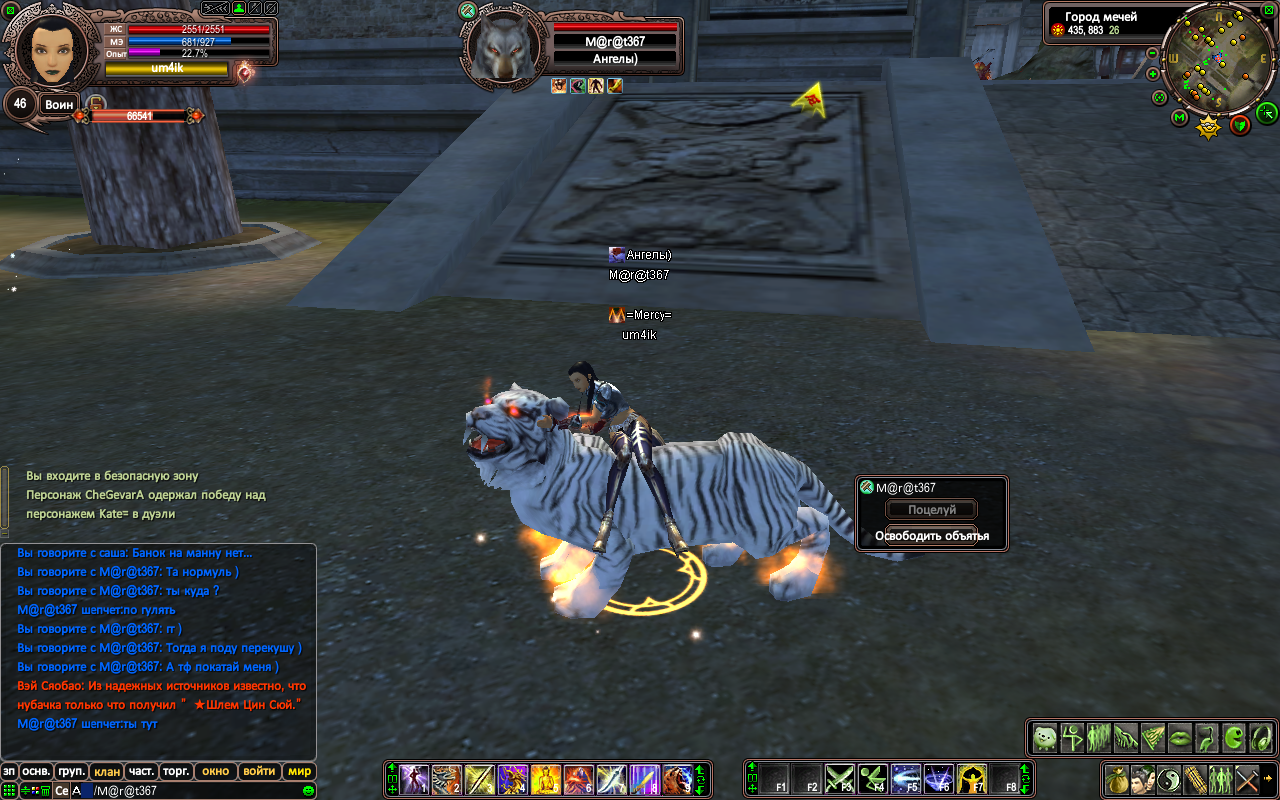
Task: Open the yin-yang menu icon
Action: [x=1168, y=778]
